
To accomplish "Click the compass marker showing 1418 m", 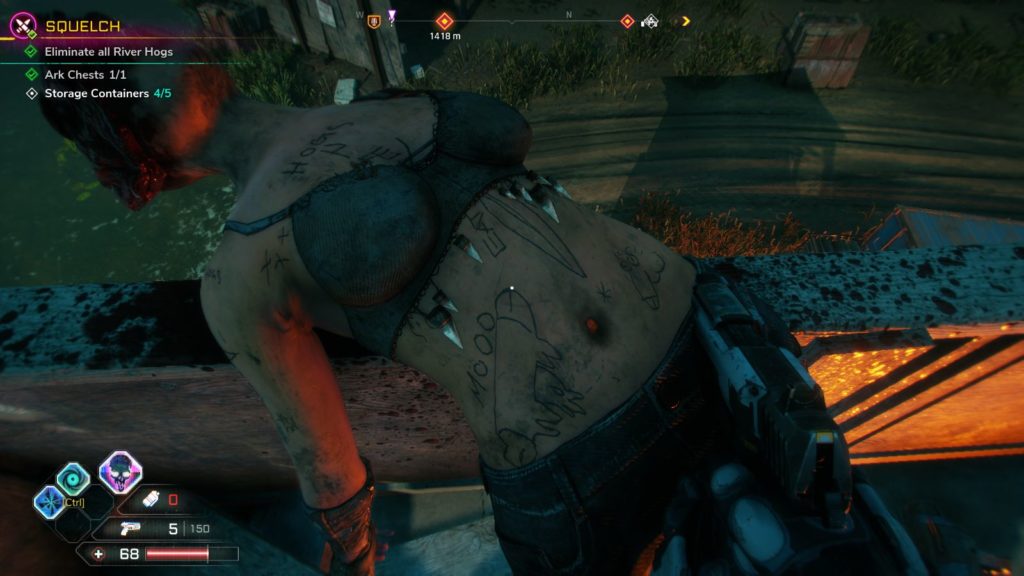I will tap(443, 20).
